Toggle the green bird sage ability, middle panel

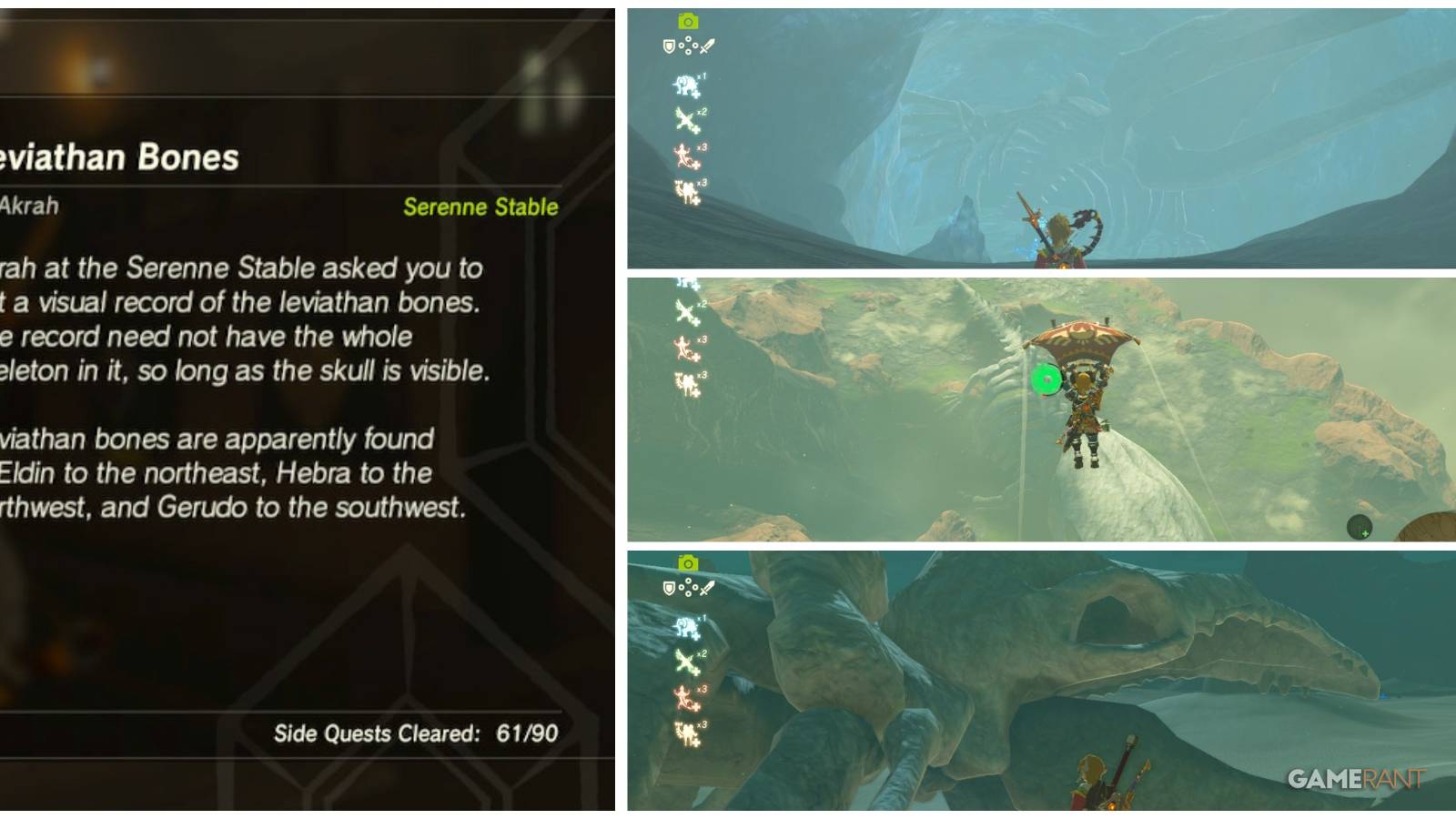pos(684,311)
